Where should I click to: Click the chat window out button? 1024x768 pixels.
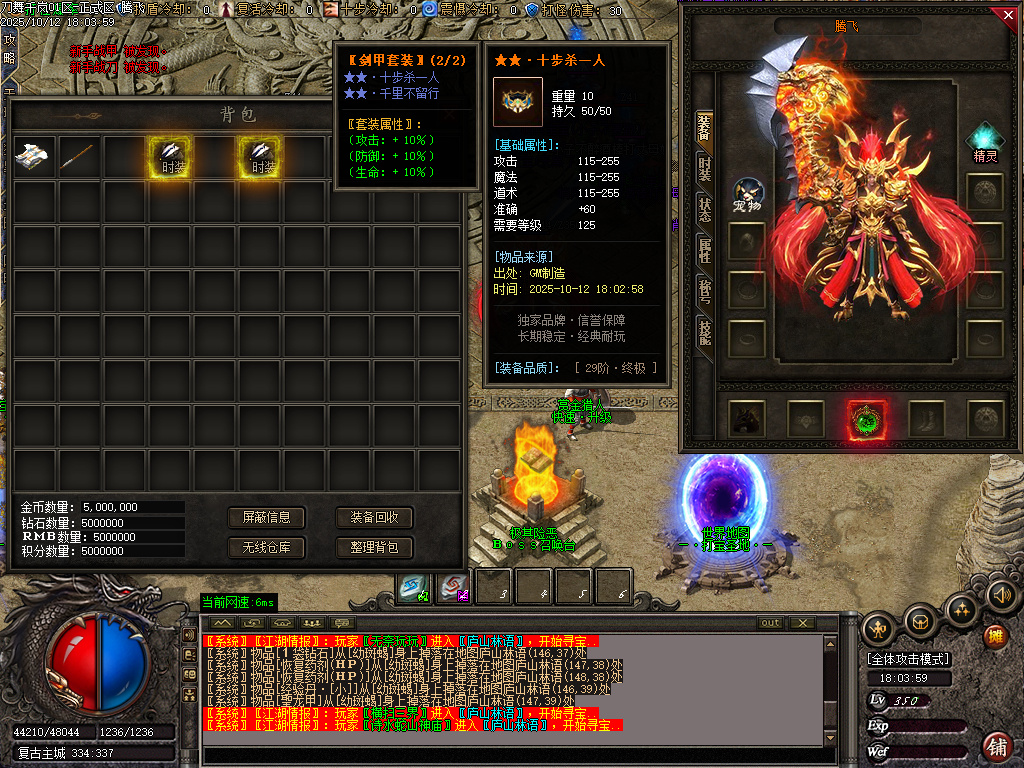770,623
